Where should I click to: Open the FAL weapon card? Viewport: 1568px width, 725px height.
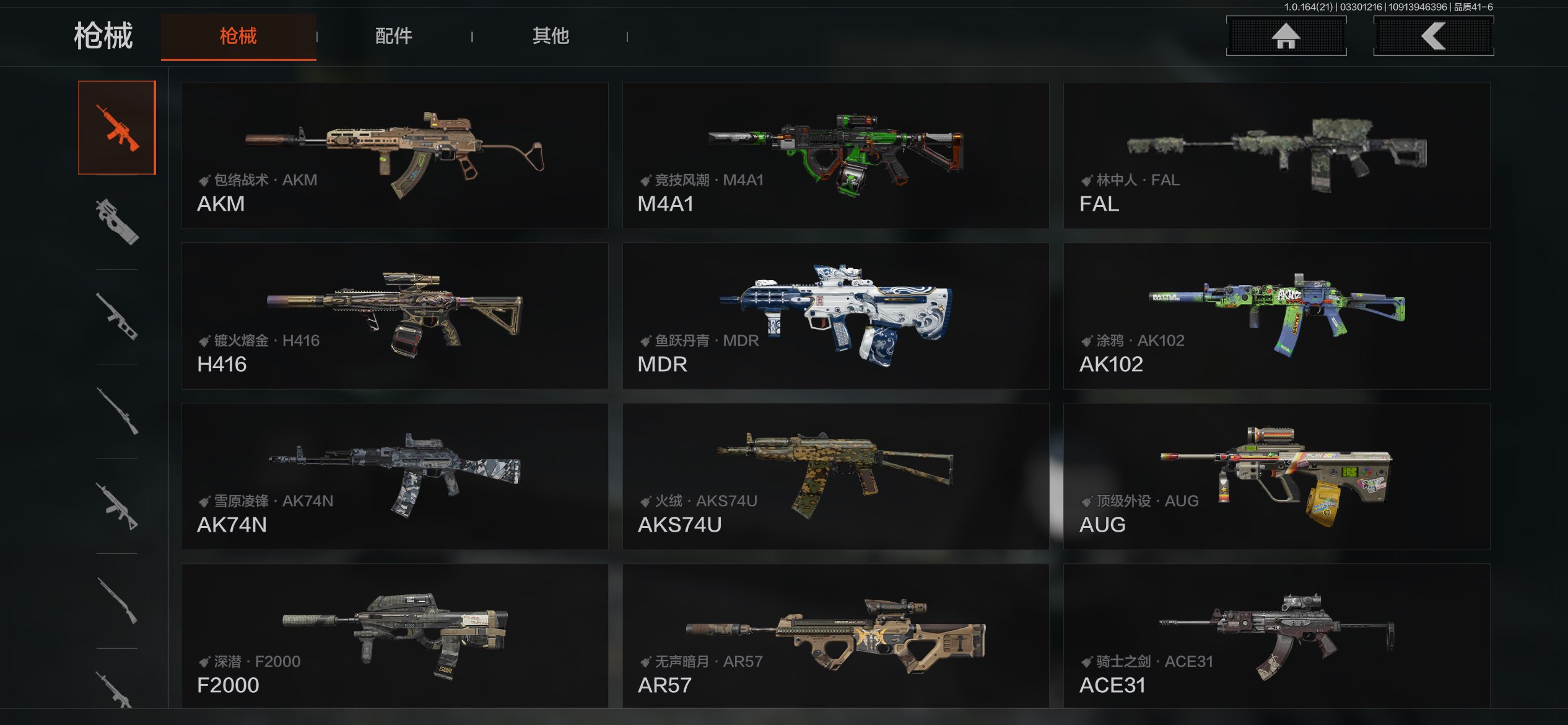1276,156
